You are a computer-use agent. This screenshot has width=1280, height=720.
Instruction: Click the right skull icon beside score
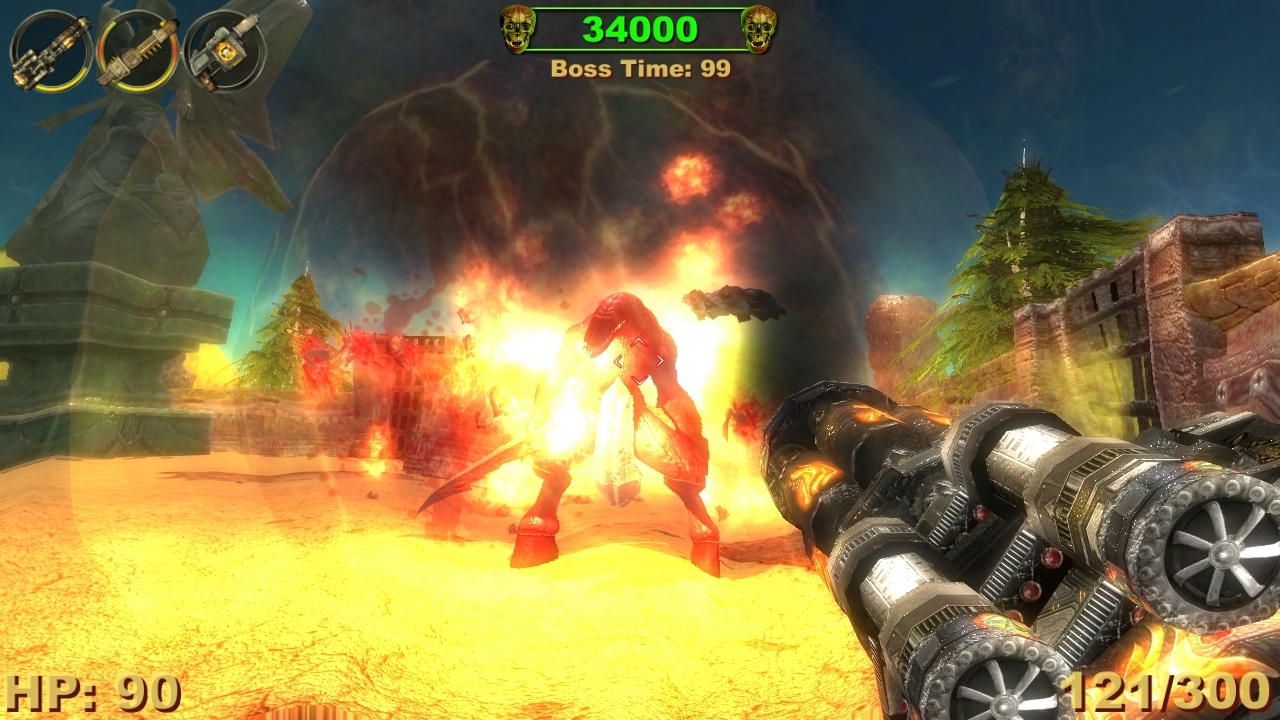click(762, 30)
